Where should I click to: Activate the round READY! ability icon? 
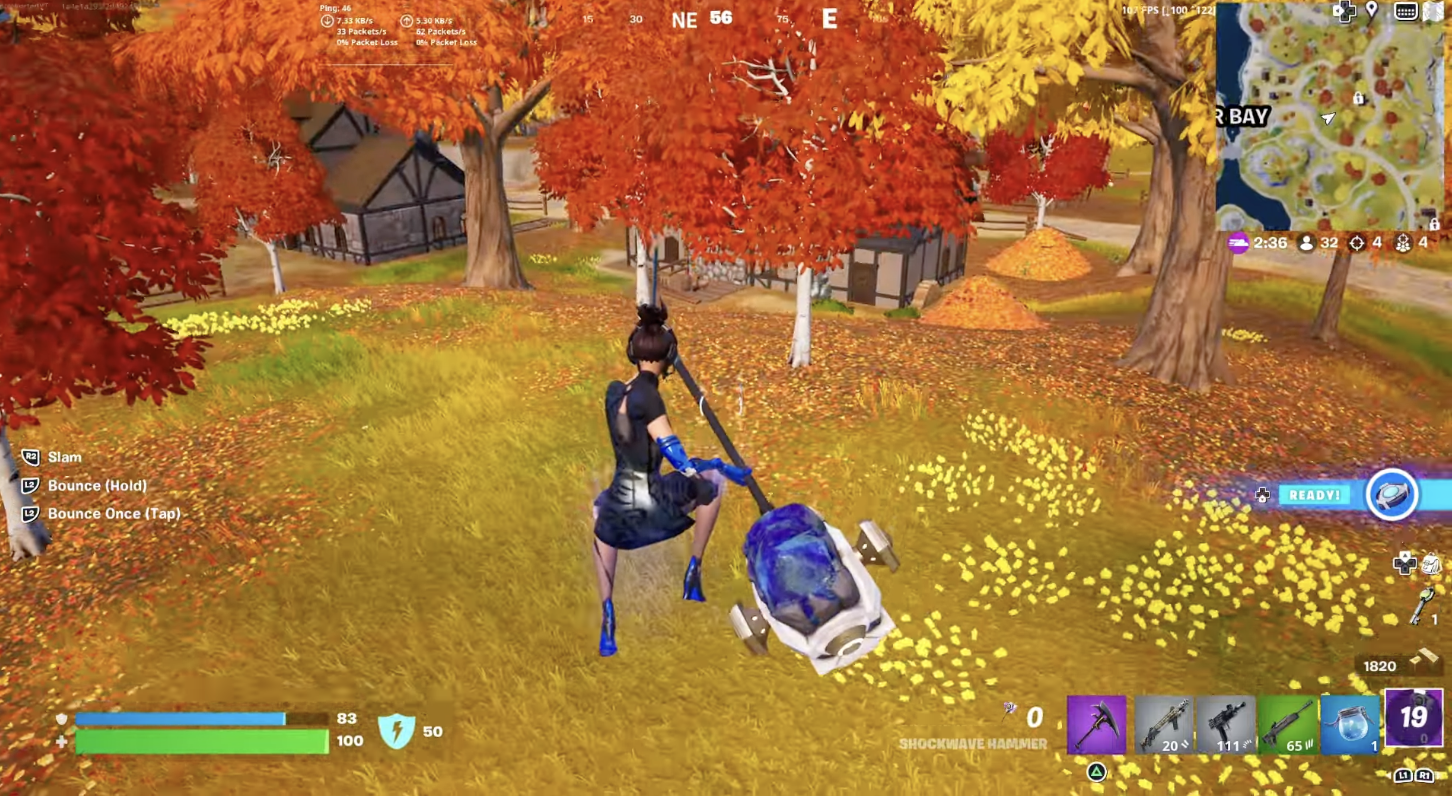pyautogui.click(x=1392, y=495)
